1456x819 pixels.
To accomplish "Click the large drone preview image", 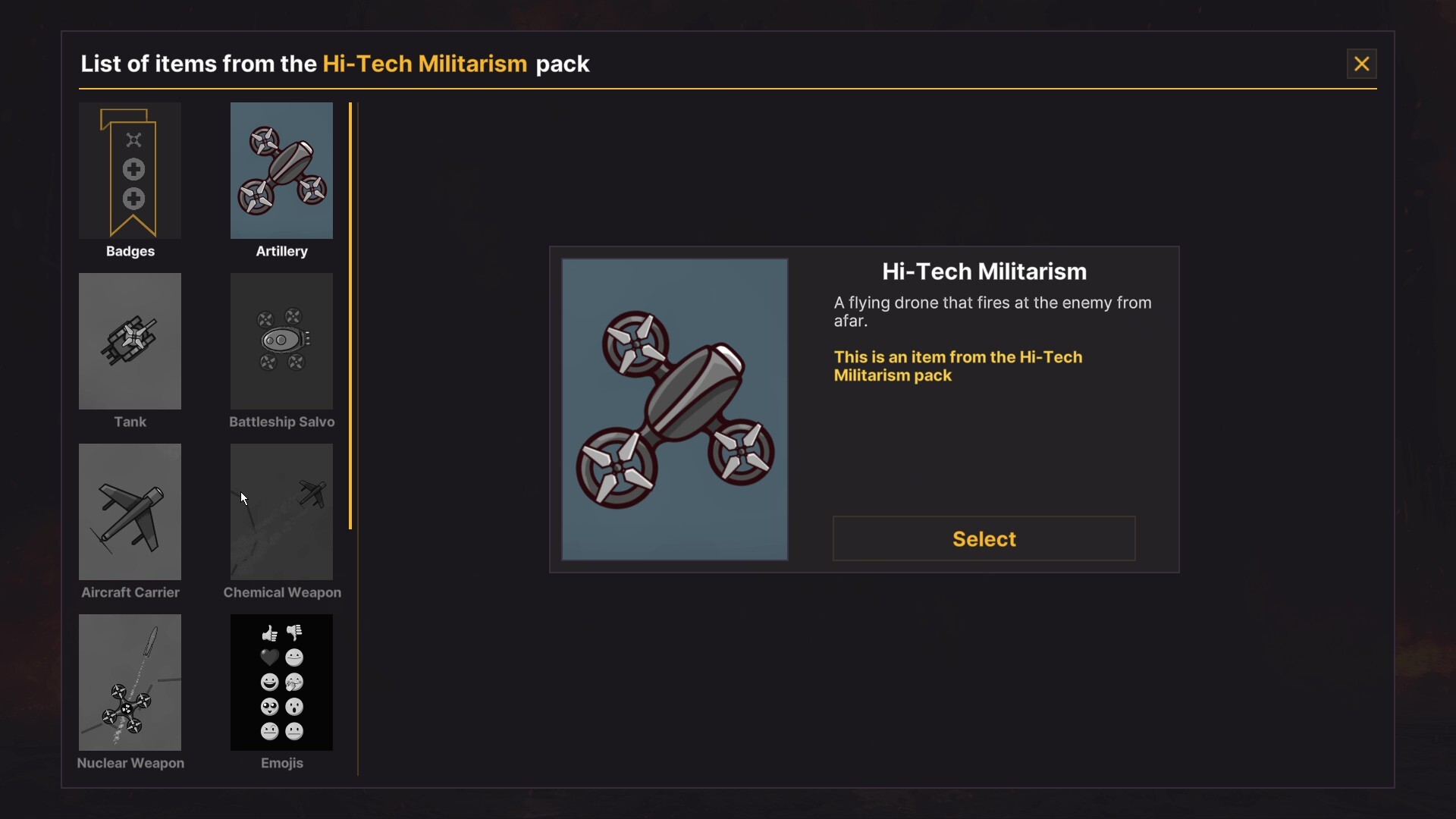I will [x=674, y=409].
